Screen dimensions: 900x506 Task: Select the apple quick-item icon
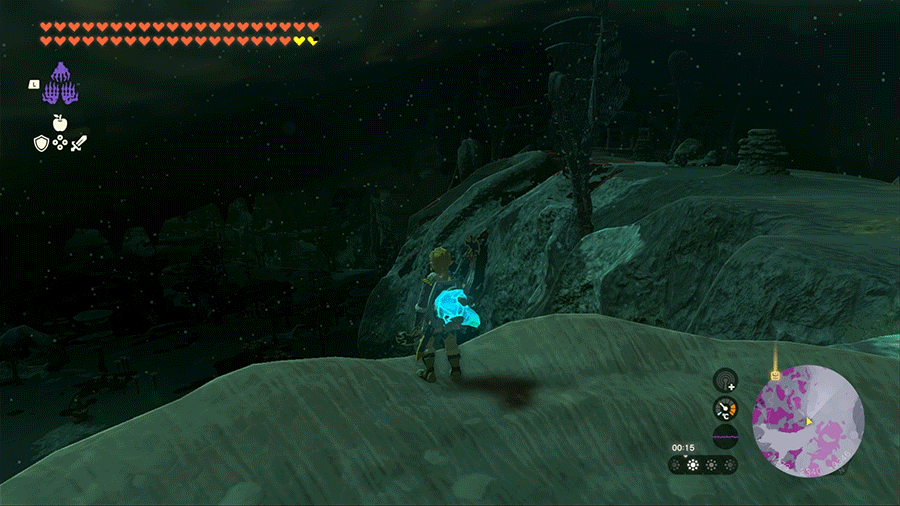[59, 122]
